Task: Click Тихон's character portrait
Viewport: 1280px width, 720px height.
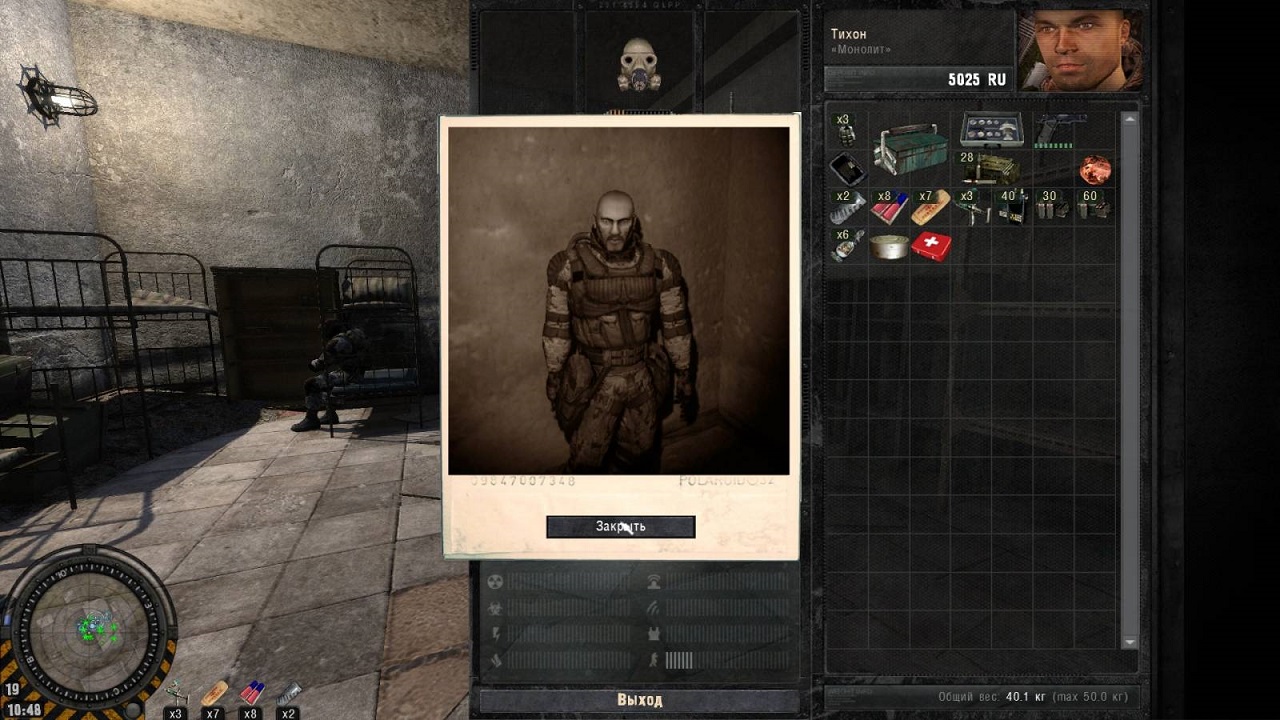Action: [1079, 51]
